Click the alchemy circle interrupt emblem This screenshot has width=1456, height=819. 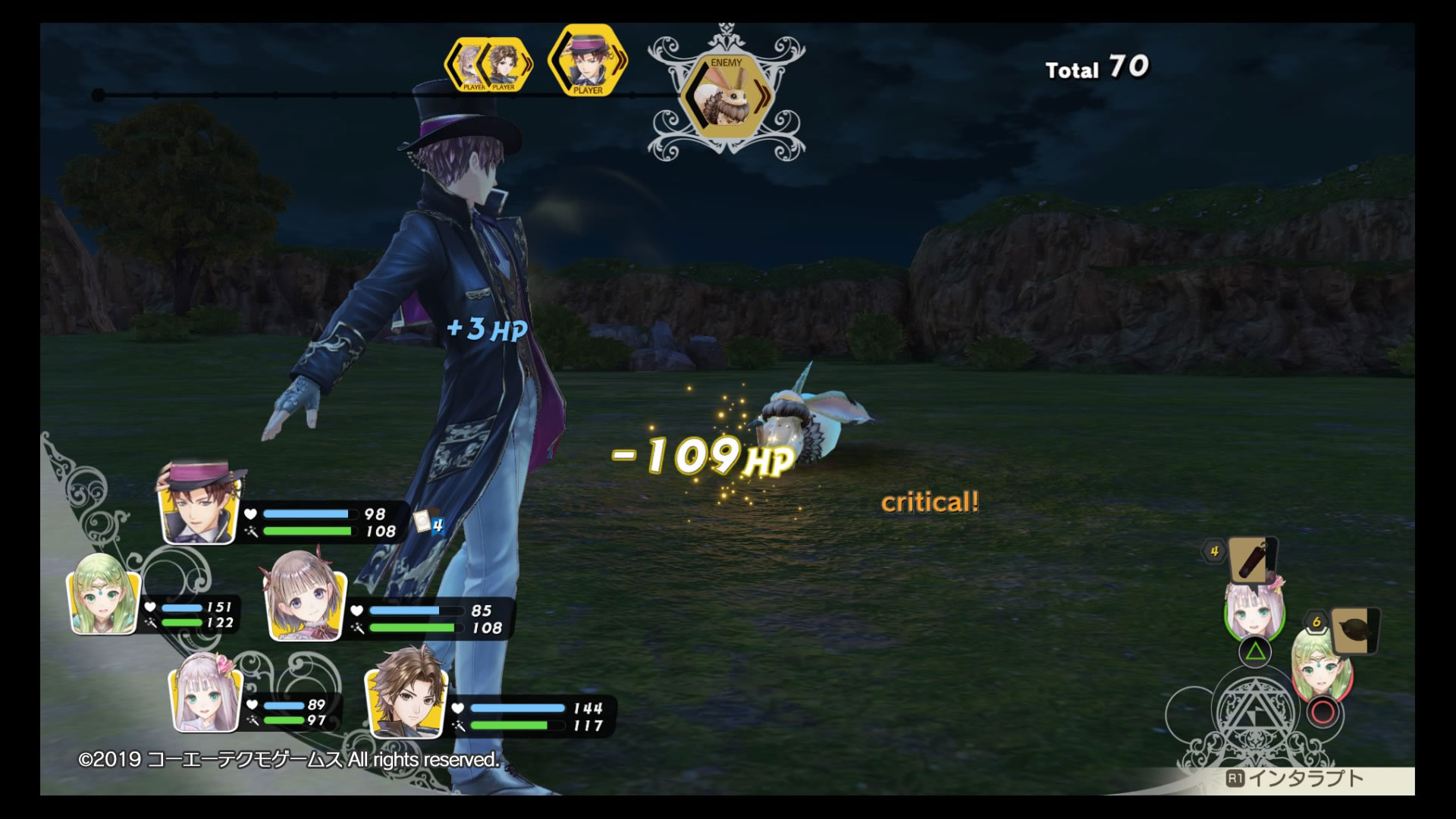pos(1254,716)
